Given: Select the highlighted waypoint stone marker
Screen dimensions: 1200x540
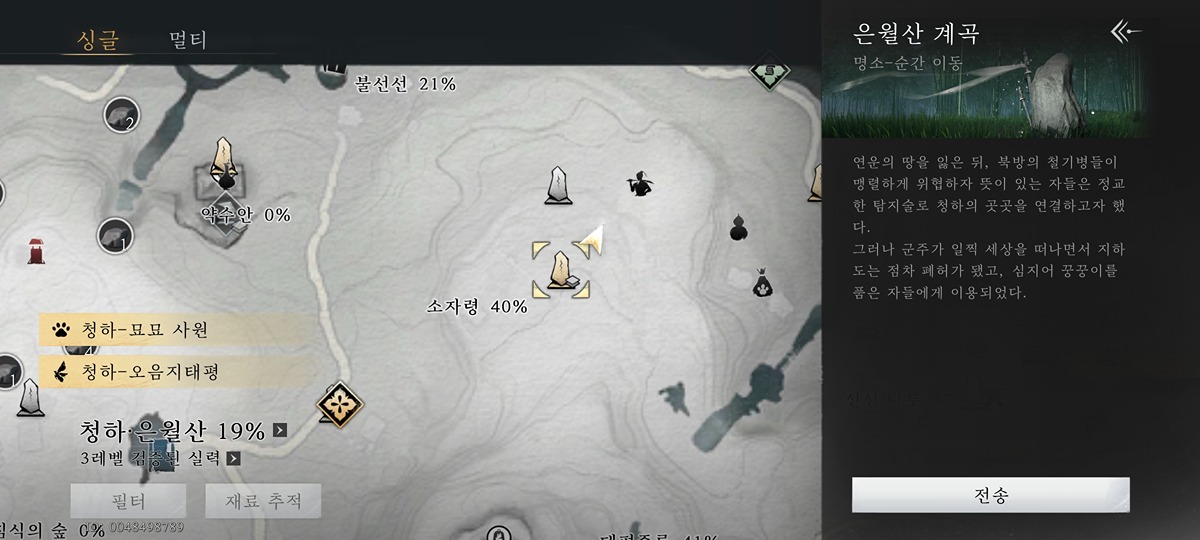Looking at the screenshot, I should point(561,269).
